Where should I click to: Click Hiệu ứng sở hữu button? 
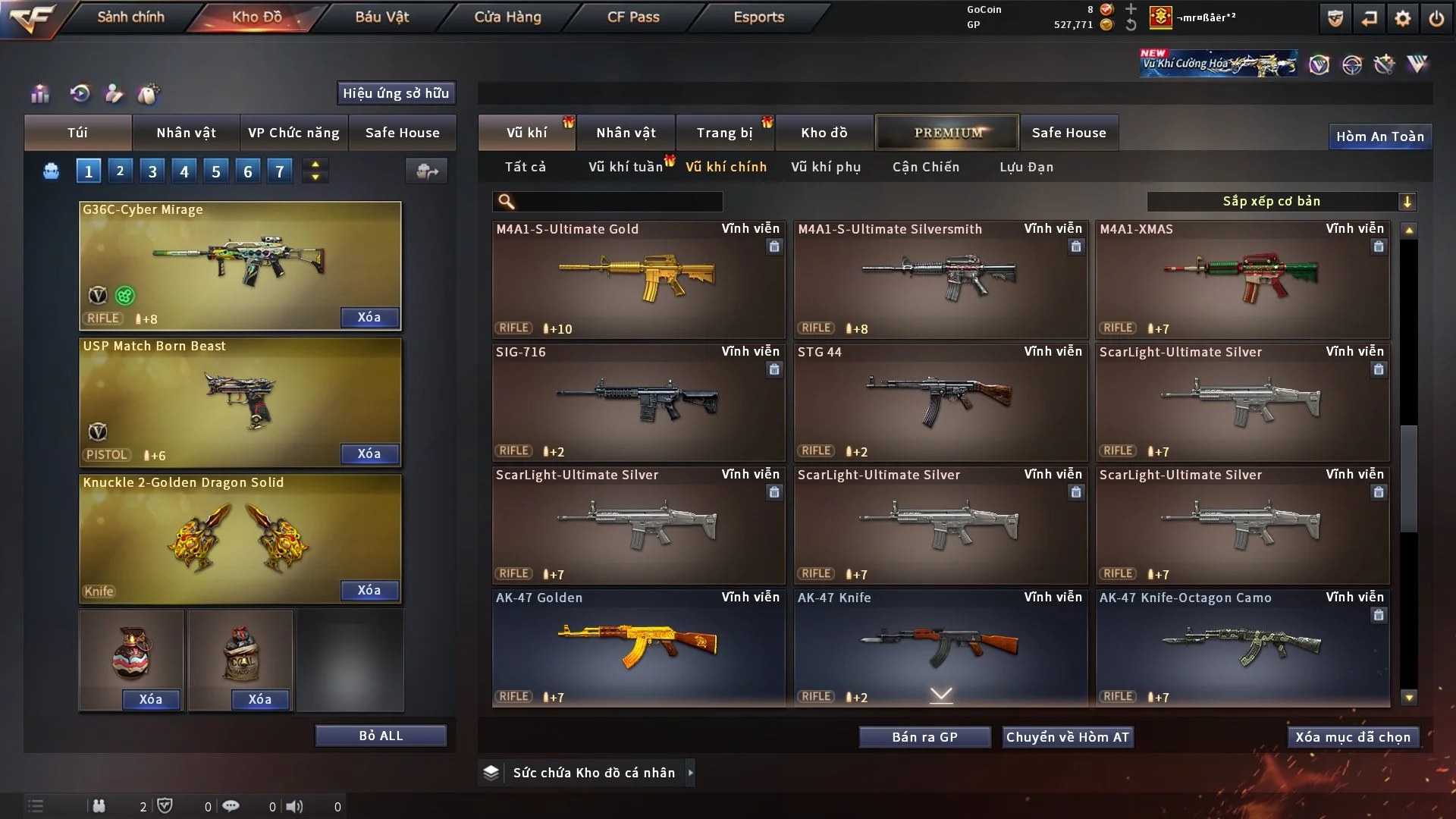click(396, 93)
